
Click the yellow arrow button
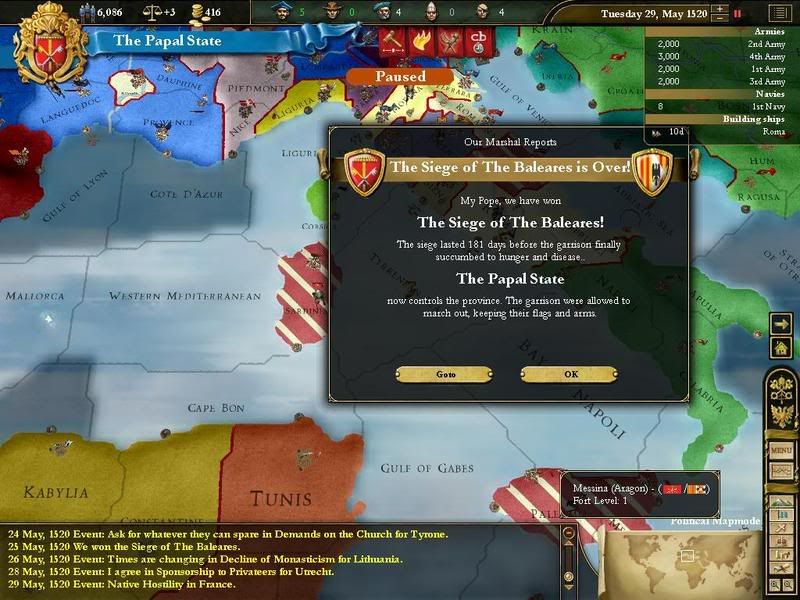tap(781, 323)
